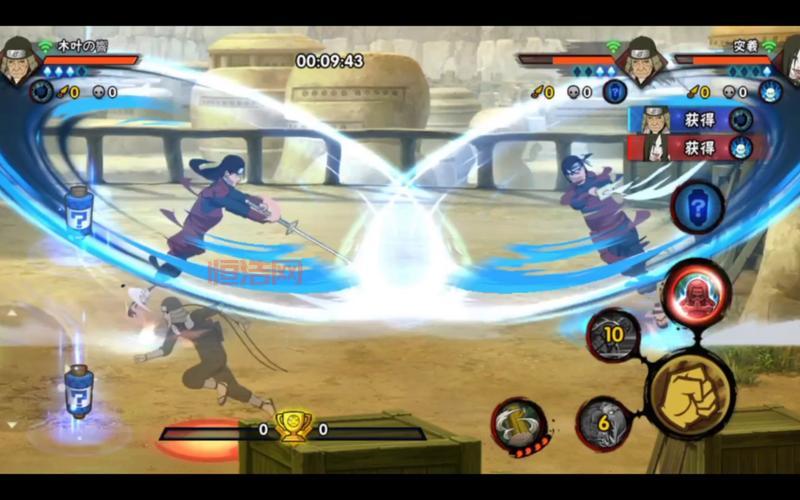Viewport: 800px width, 500px height.
Task: Use the skill showing a 10 cooldown
Action: click(612, 335)
